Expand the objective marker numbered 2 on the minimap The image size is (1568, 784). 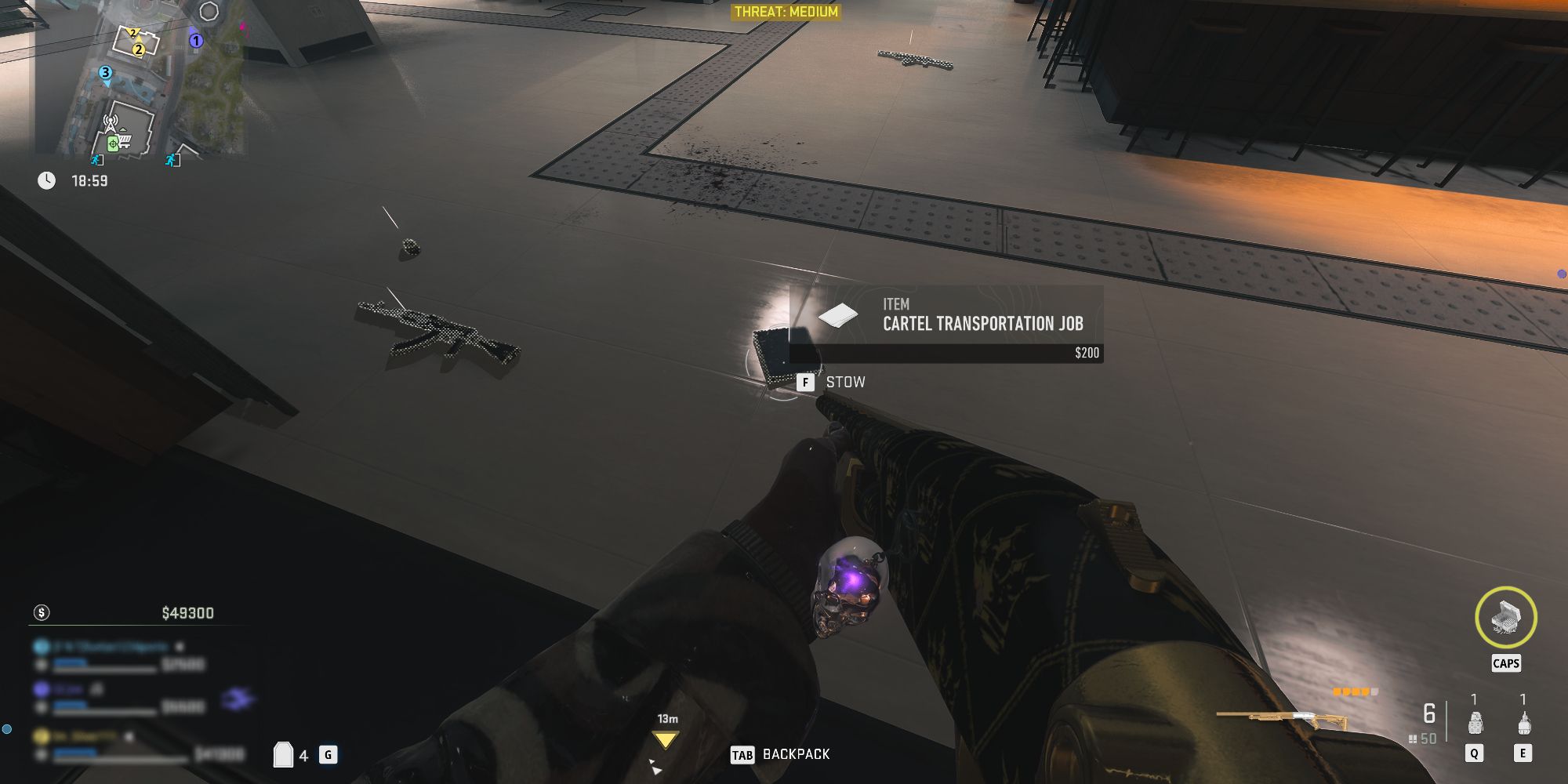(x=139, y=50)
